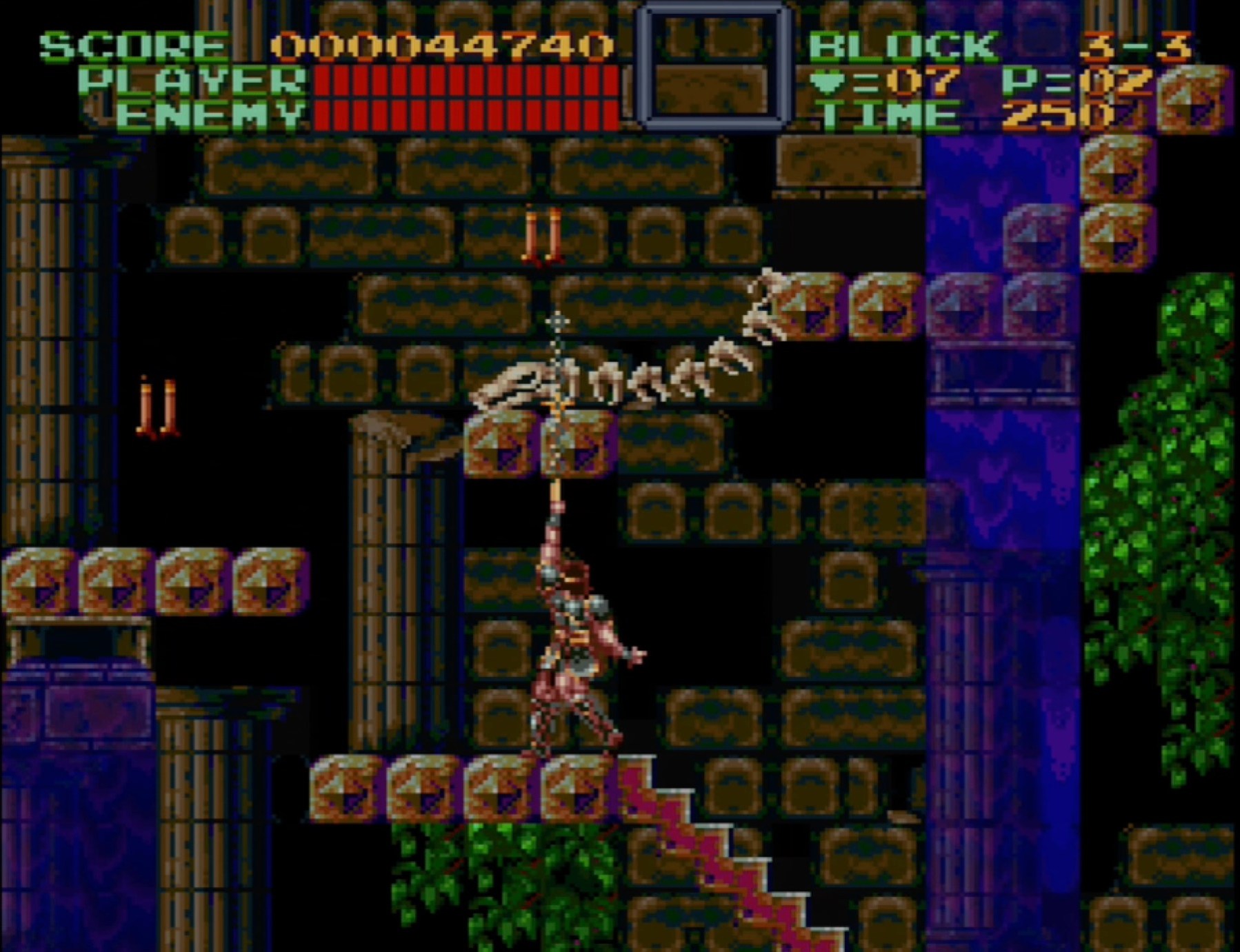Image resolution: width=1240 pixels, height=952 pixels.
Task: Click the red player health bar segments
Action: tap(466, 83)
